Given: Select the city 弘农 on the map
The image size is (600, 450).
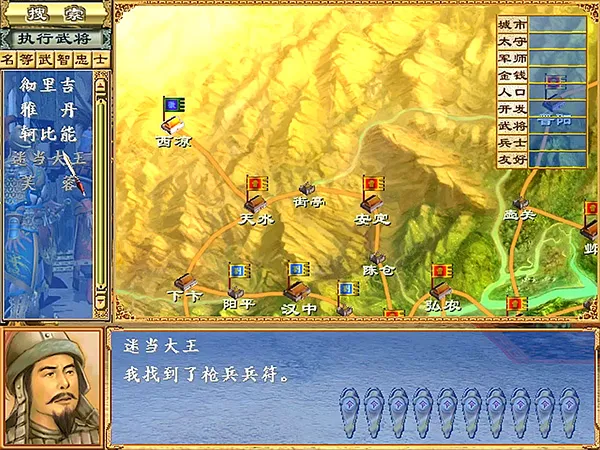Looking at the screenshot, I should pos(440,290).
